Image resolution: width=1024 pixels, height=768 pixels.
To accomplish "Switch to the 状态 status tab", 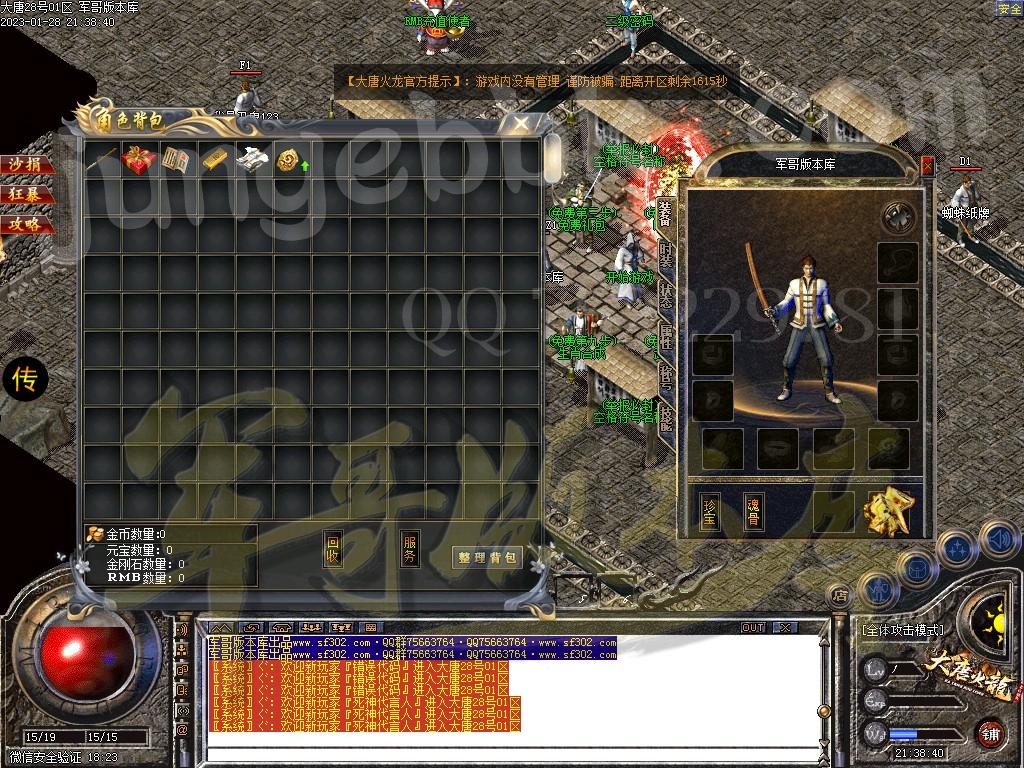I will click(x=666, y=295).
